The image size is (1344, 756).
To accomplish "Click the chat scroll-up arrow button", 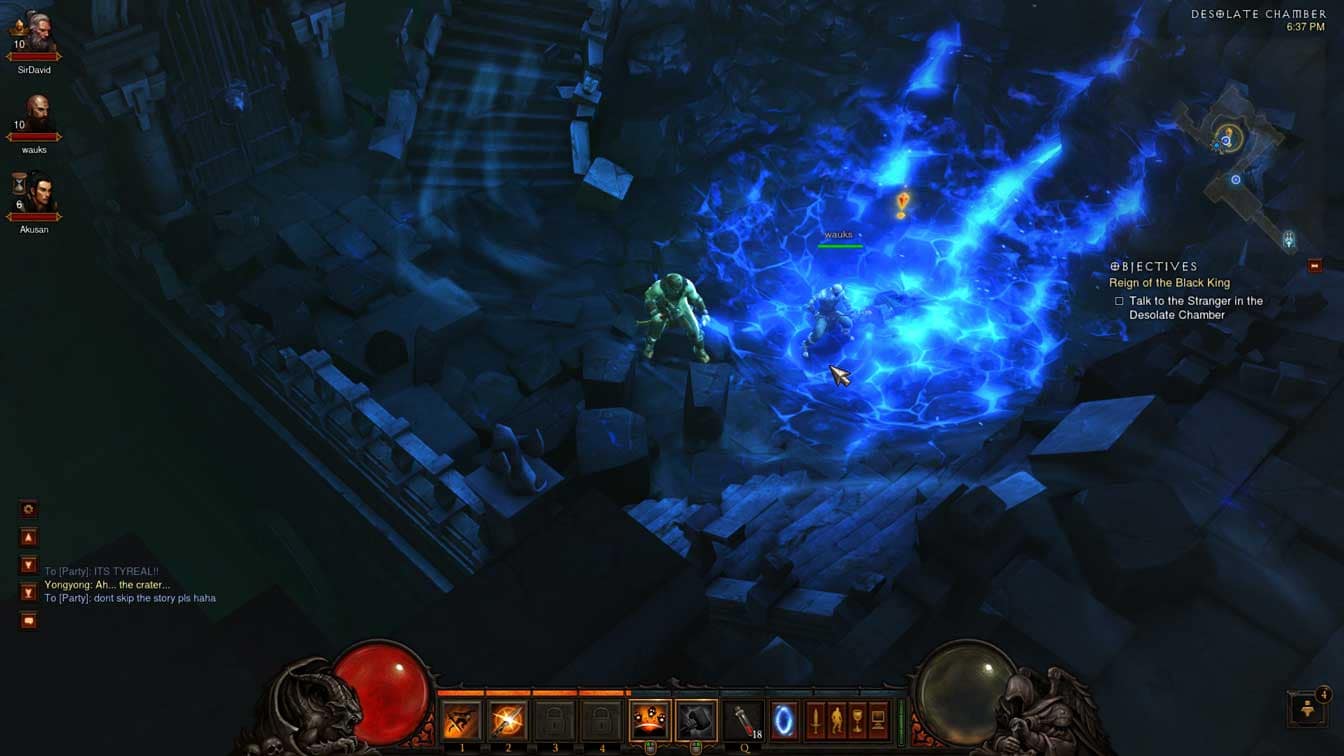I will click(x=29, y=537).
